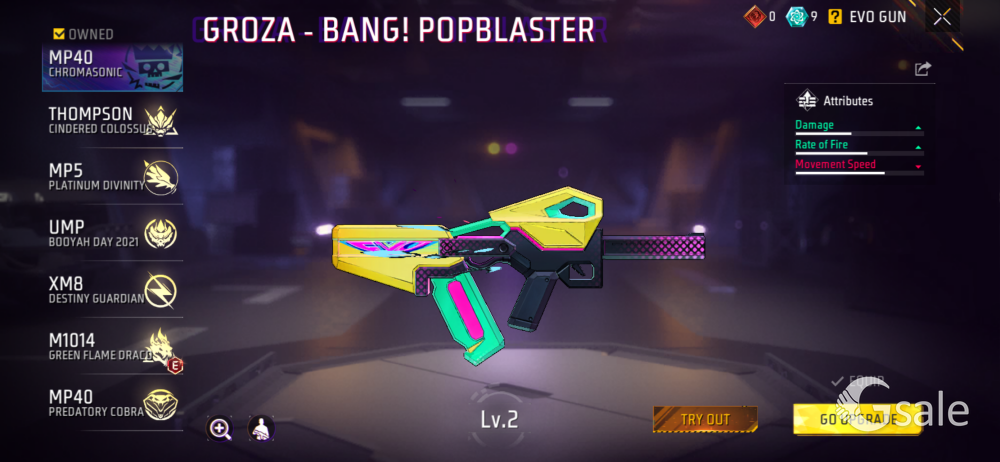
Task: Click the Try Out button
Action: (x=705, y=419)
